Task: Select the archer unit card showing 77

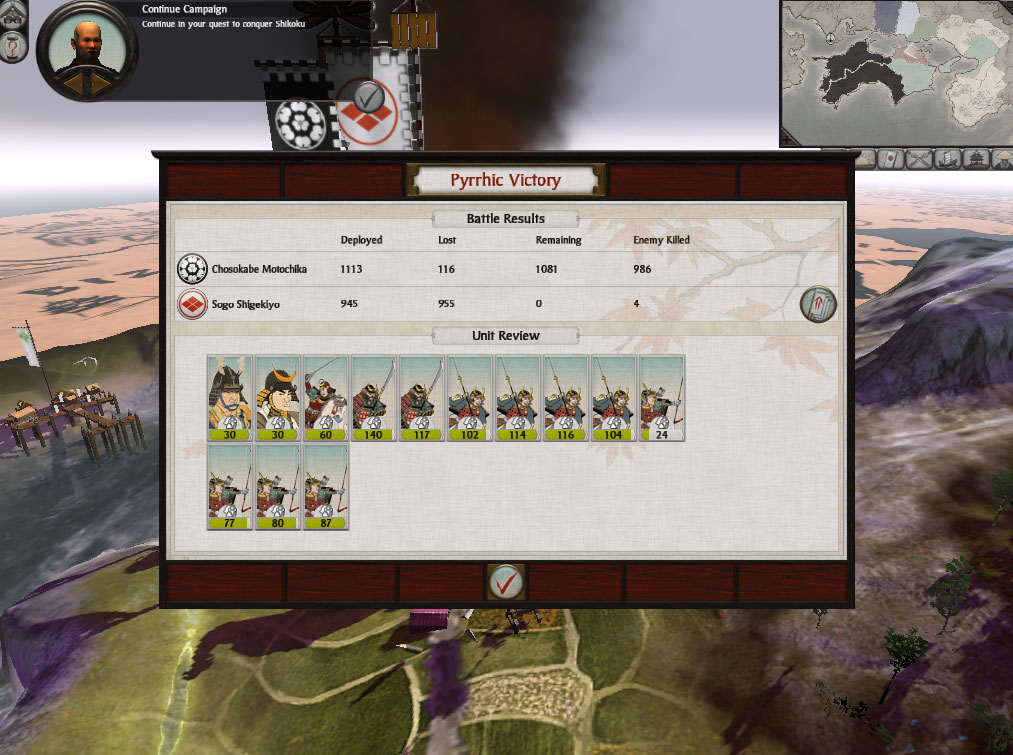Action: coord(231,487)
